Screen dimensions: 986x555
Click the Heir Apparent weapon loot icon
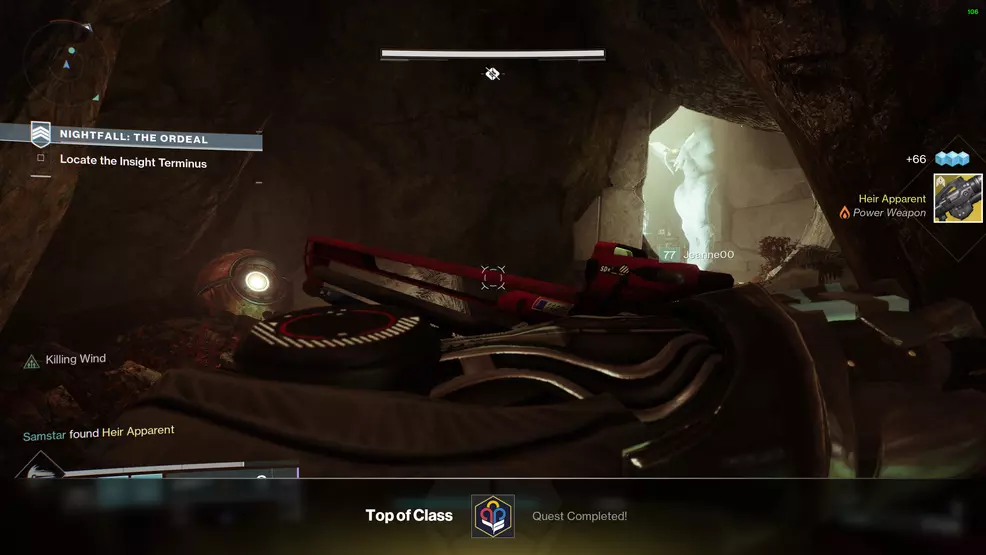[957, 198]
